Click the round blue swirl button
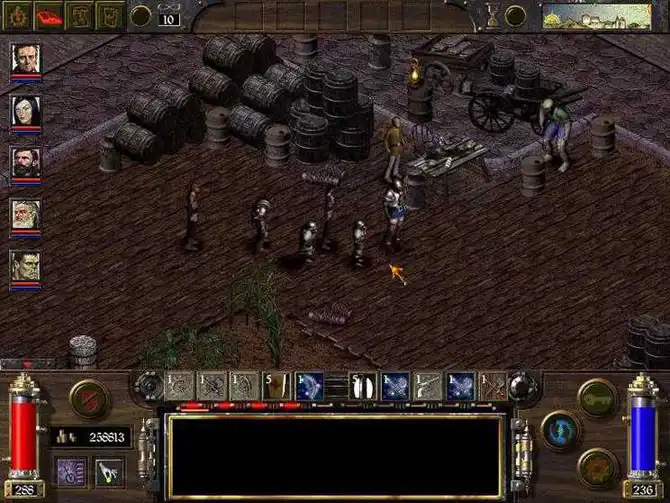Image resolution: width=670 pixels, height=503 pixels. coord(562,430)
